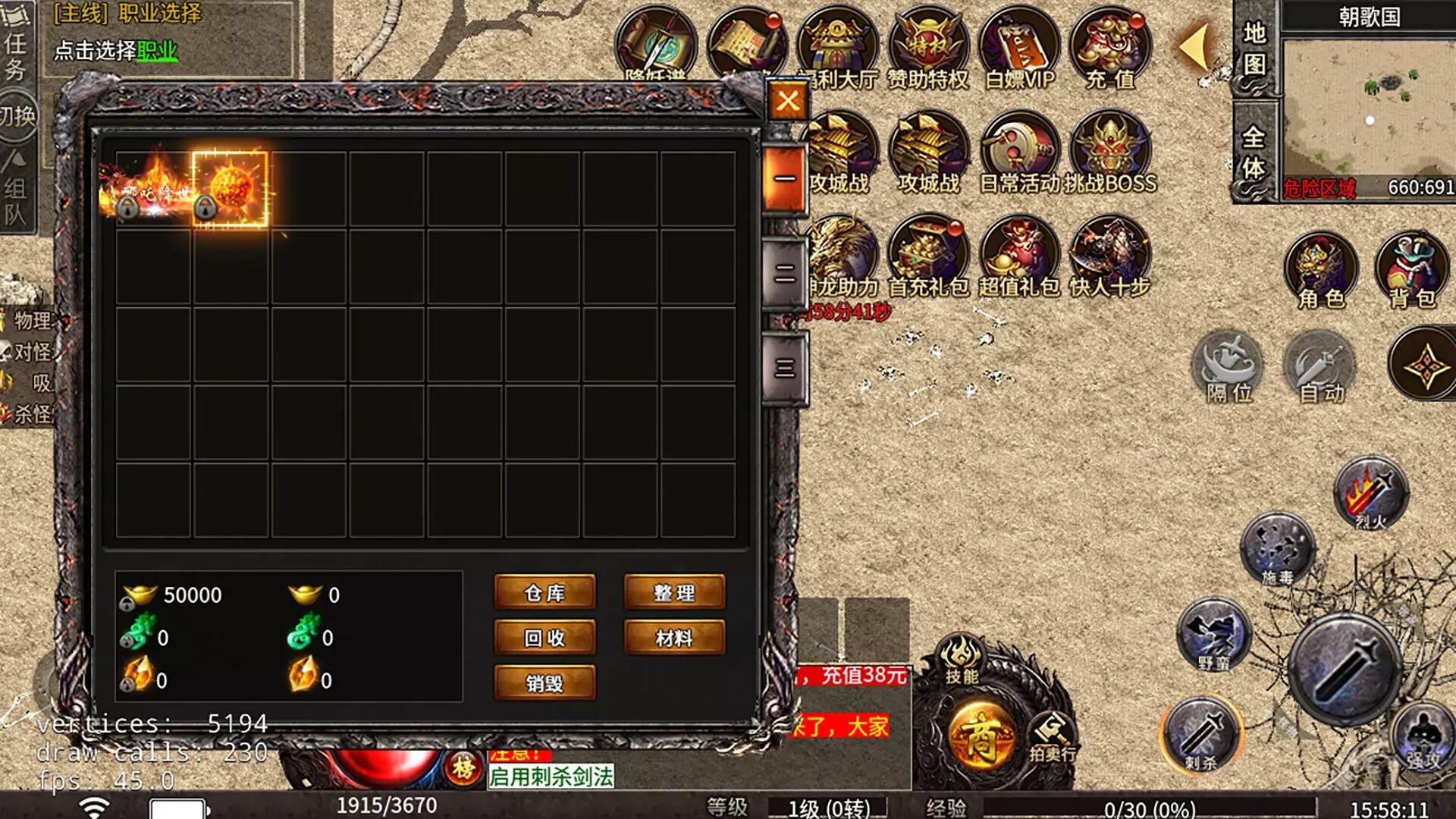Open the 拍卖行 auction house
This screenshot has width=1456, height=819.
(x=1053, y=737)
